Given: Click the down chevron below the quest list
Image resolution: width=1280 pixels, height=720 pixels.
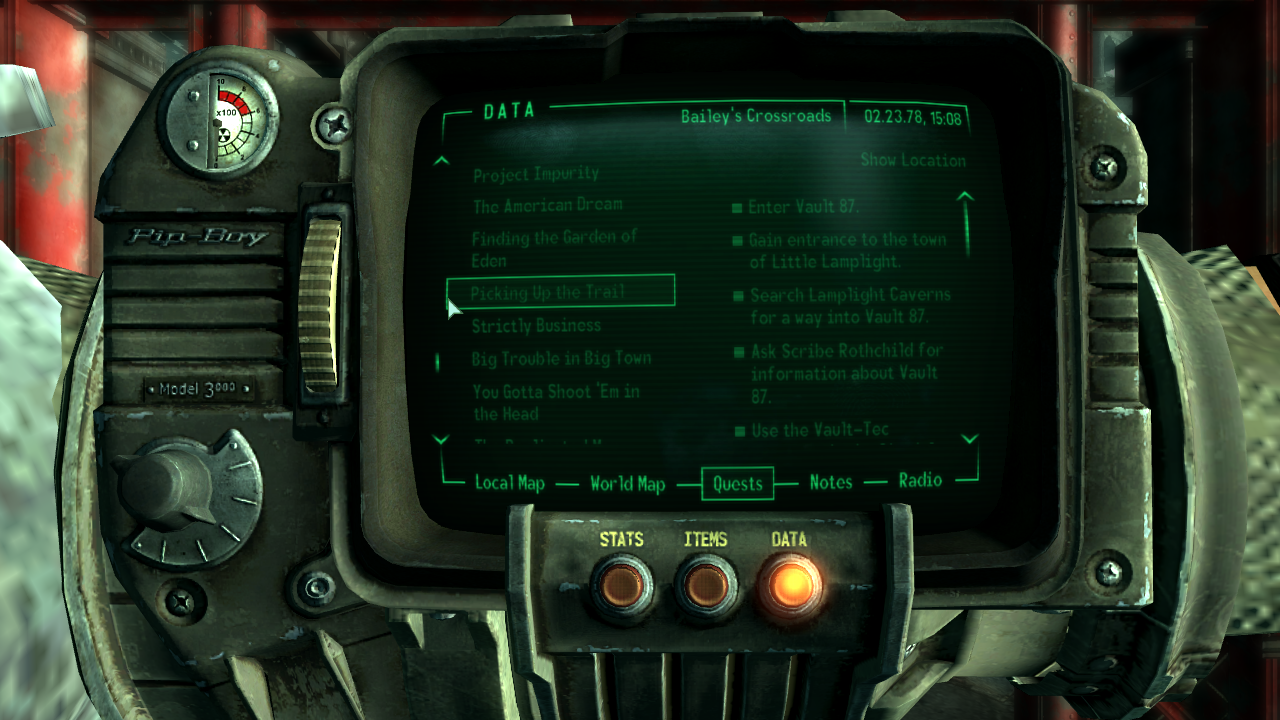Looking at the screenshot, I should click(440, 441).
